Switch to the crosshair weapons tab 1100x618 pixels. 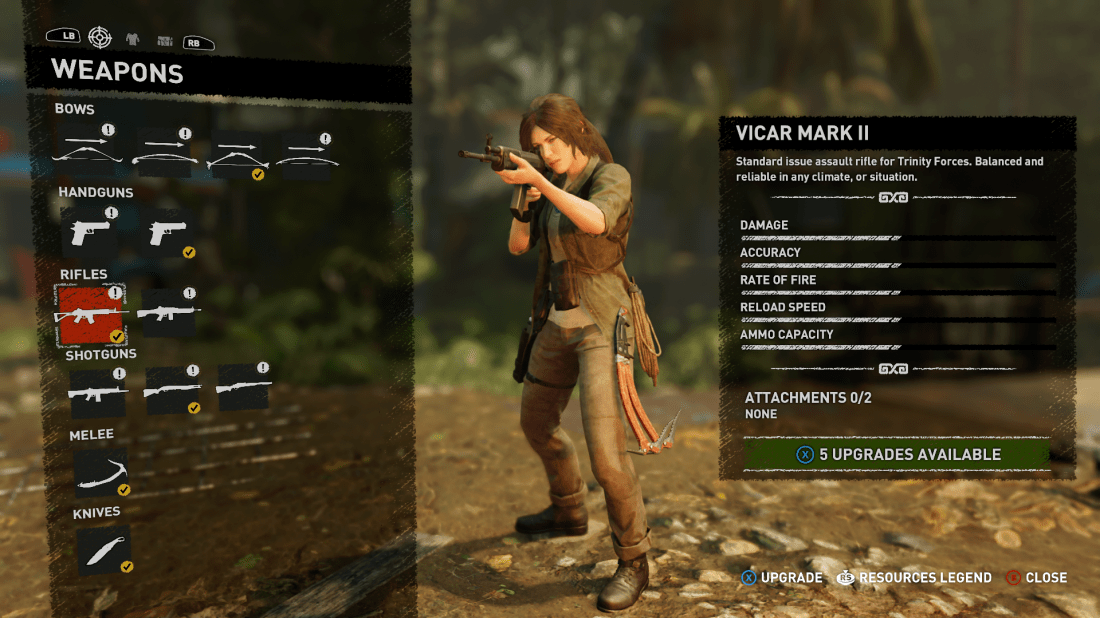[x=100, y=38]
